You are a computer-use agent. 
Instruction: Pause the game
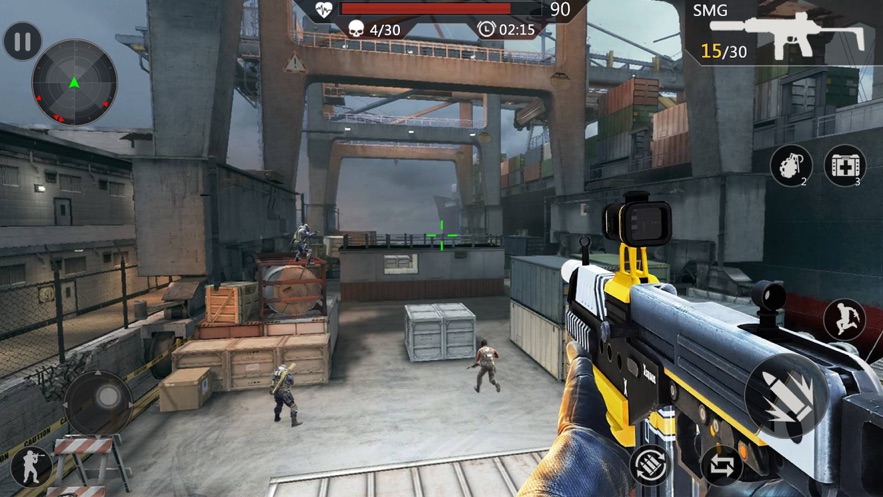(22, 42)
